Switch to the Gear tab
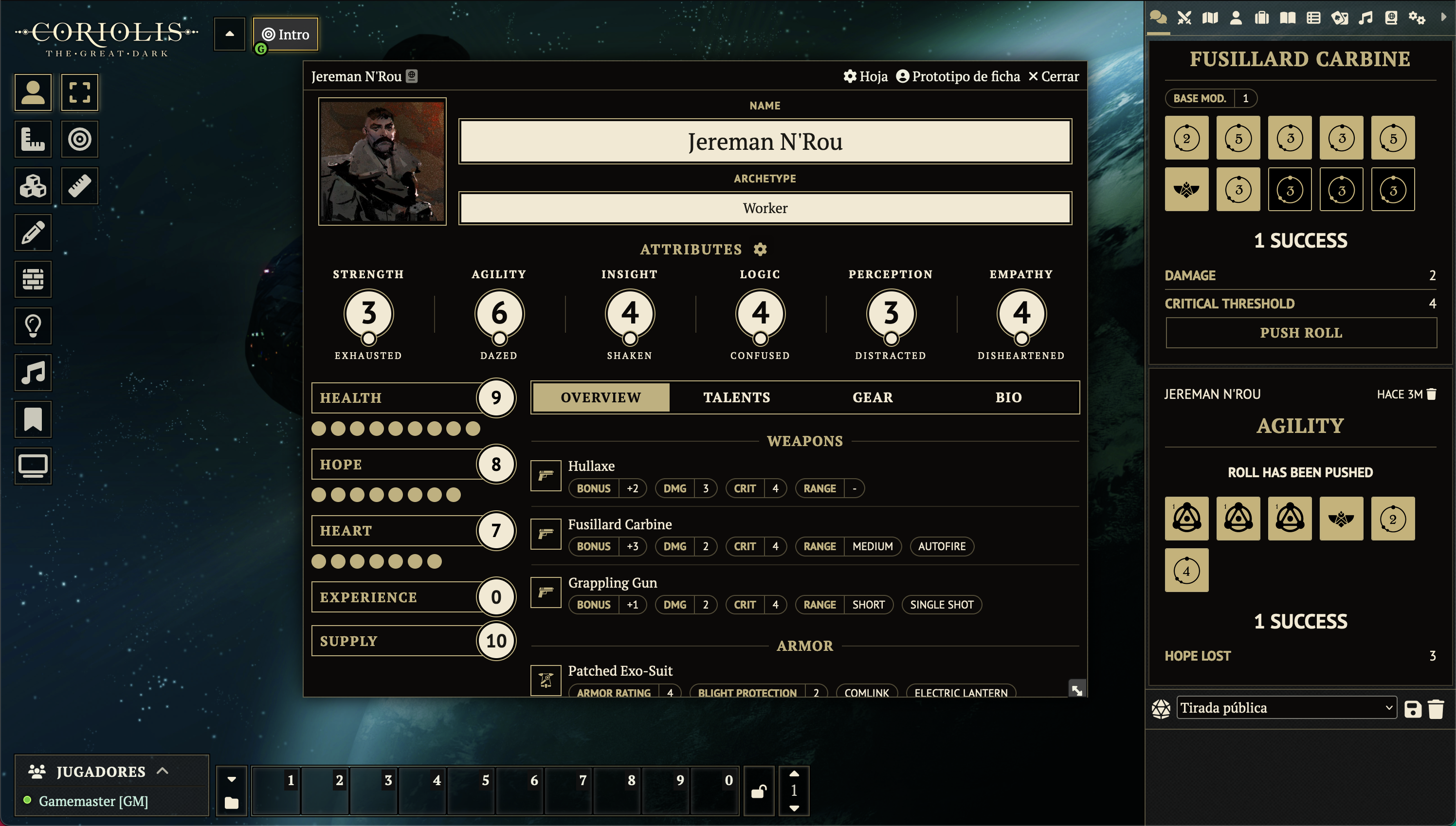Screen dimensions: 1456x826 [x=872, y=397]
